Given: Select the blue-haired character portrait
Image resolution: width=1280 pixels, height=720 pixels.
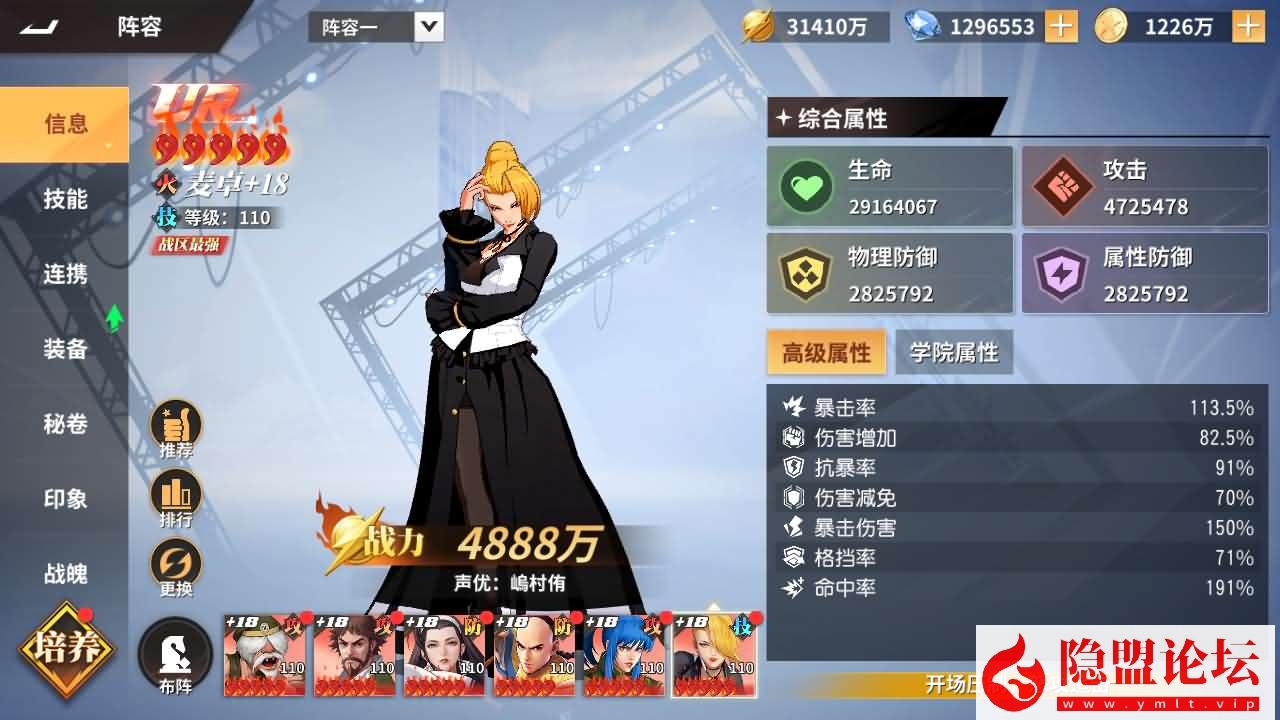Looking at the screenshot, I should point(623,655).
